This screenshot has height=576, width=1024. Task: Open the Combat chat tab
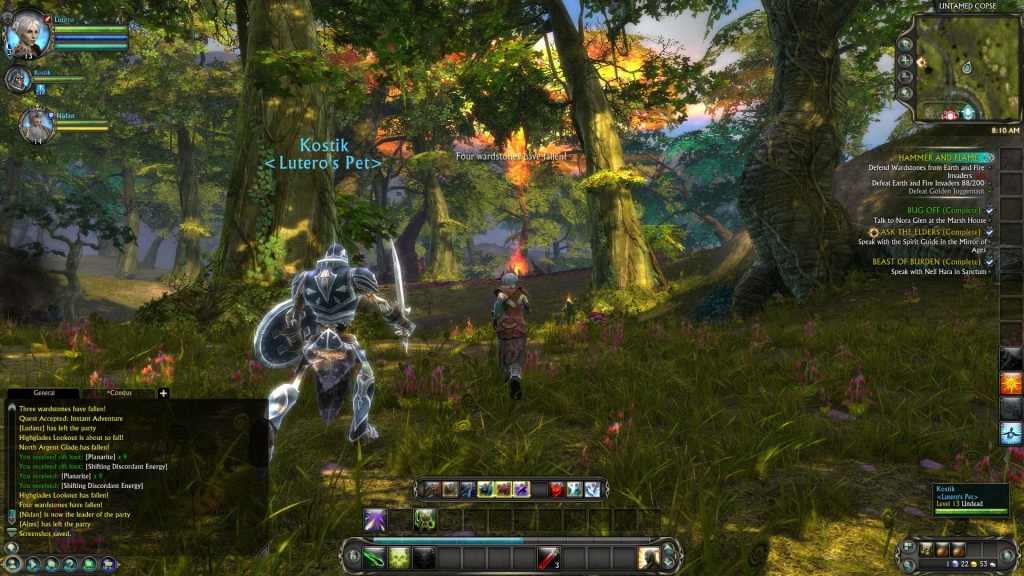tap(119, 394)
